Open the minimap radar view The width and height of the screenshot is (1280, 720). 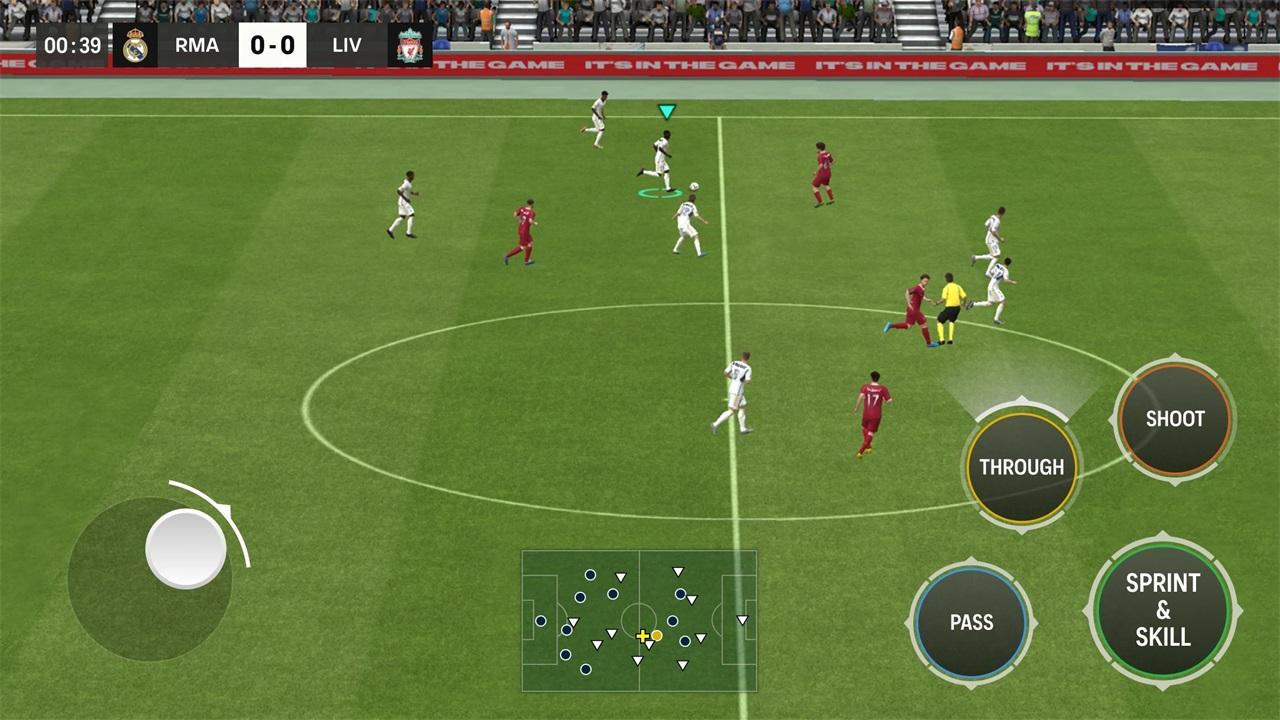tap(639, 620)
